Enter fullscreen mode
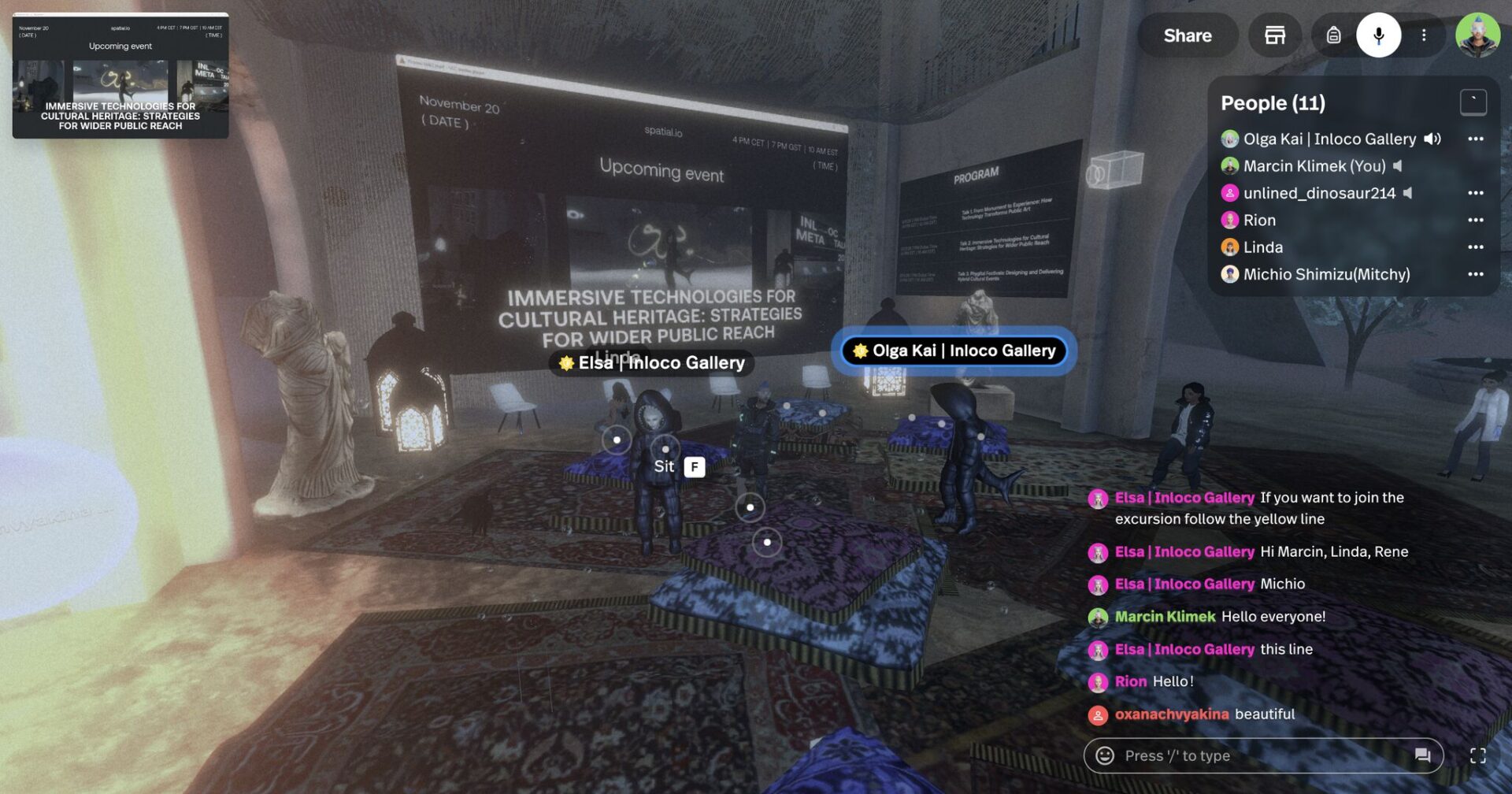This screenshot has width=1512, height=794. tap(1478, 756)
